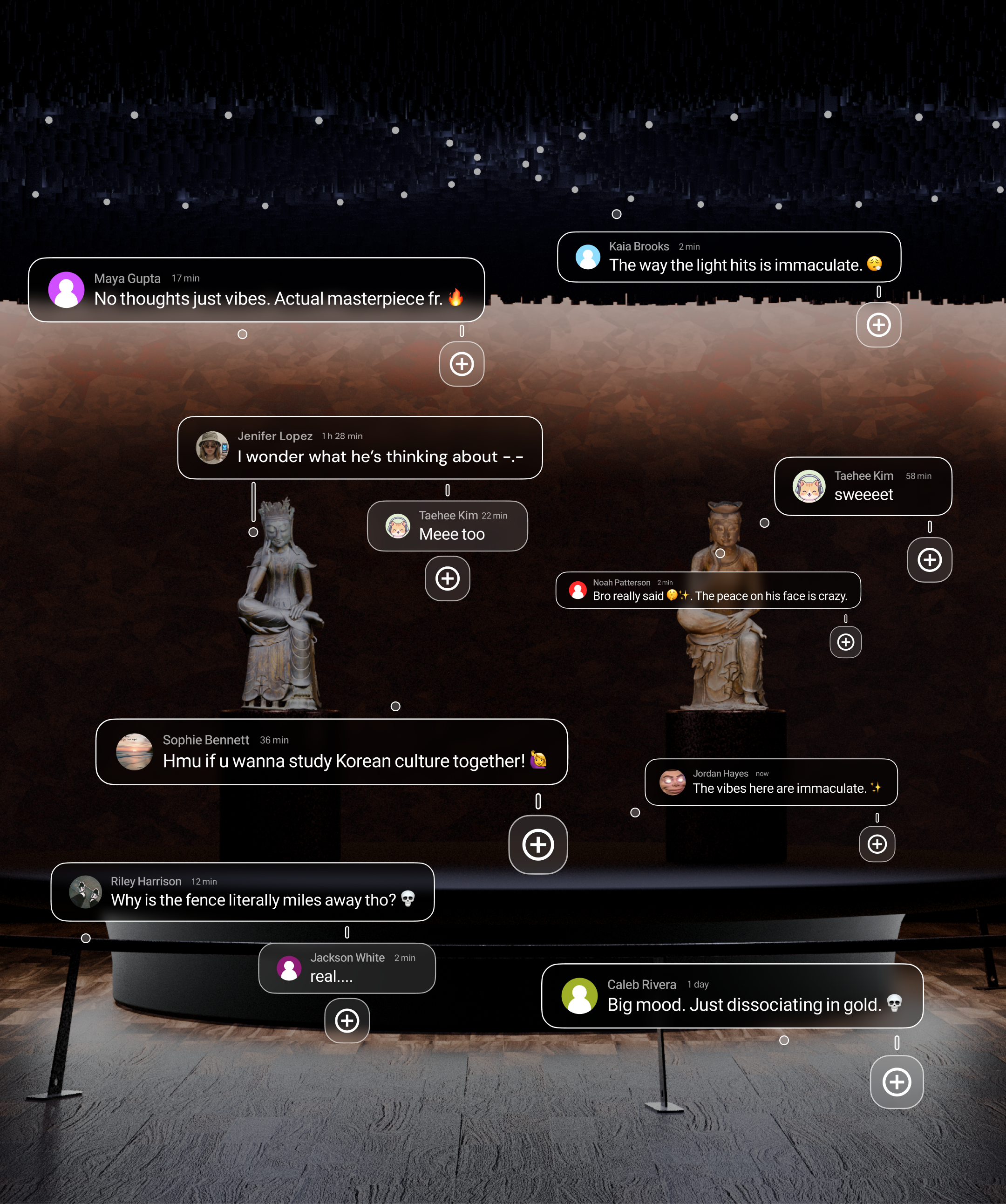Add a reply under Caleb Rivera's comment
1006x1204 pixels.
click(x=897, y=1082)
